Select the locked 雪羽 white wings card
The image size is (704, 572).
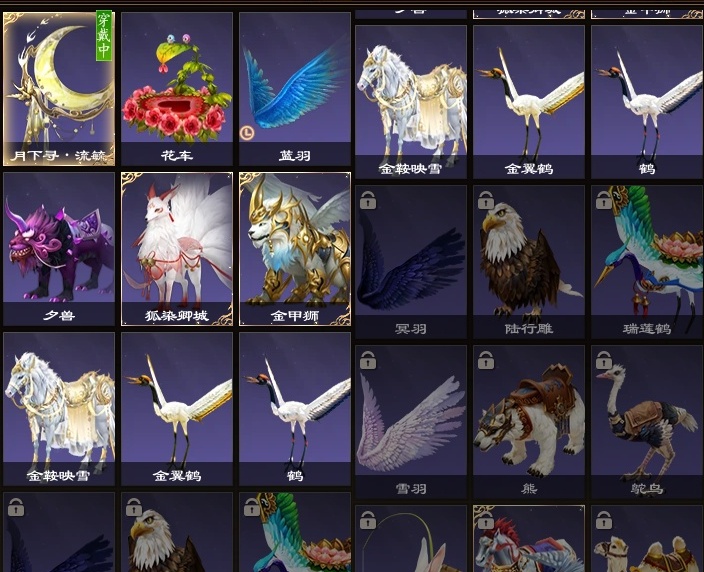pos(411,420)
